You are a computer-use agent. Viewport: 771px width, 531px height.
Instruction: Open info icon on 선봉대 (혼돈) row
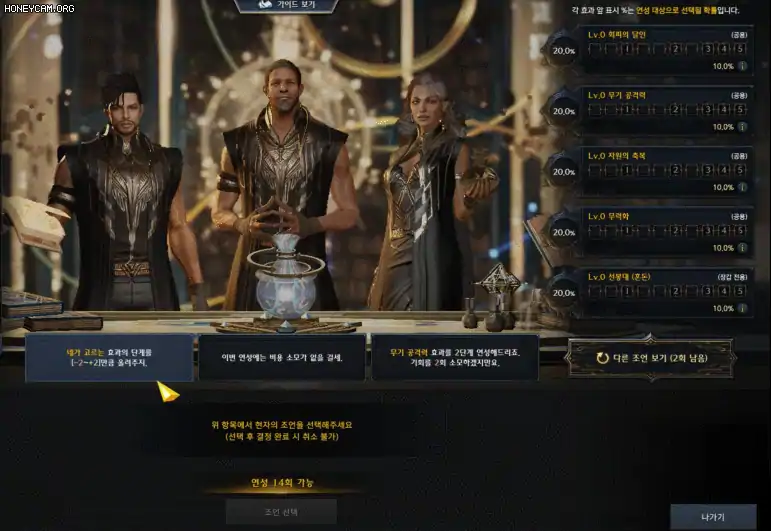tap(743, 309)
